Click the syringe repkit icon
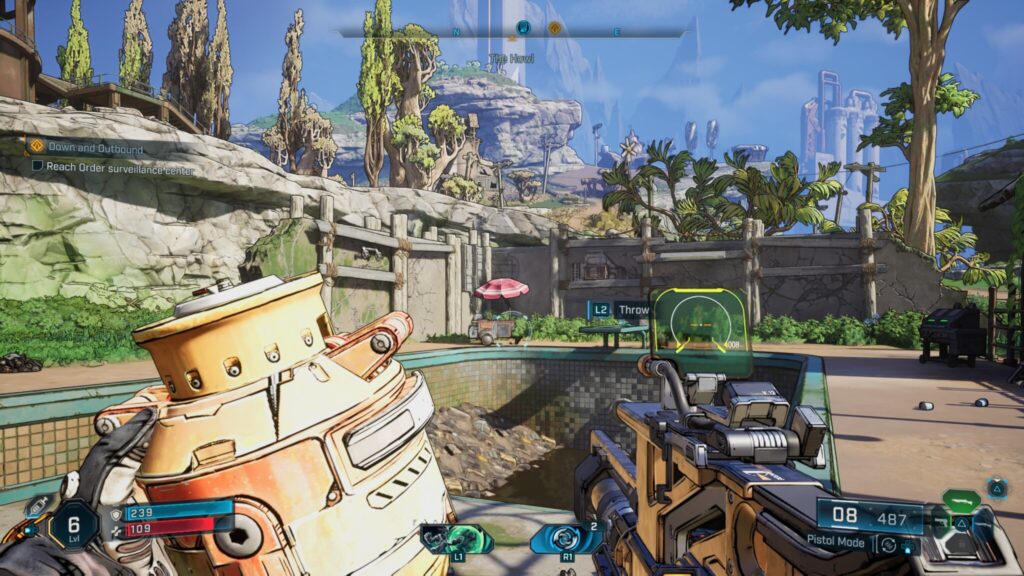The image size is (1024, 576). 40,505
